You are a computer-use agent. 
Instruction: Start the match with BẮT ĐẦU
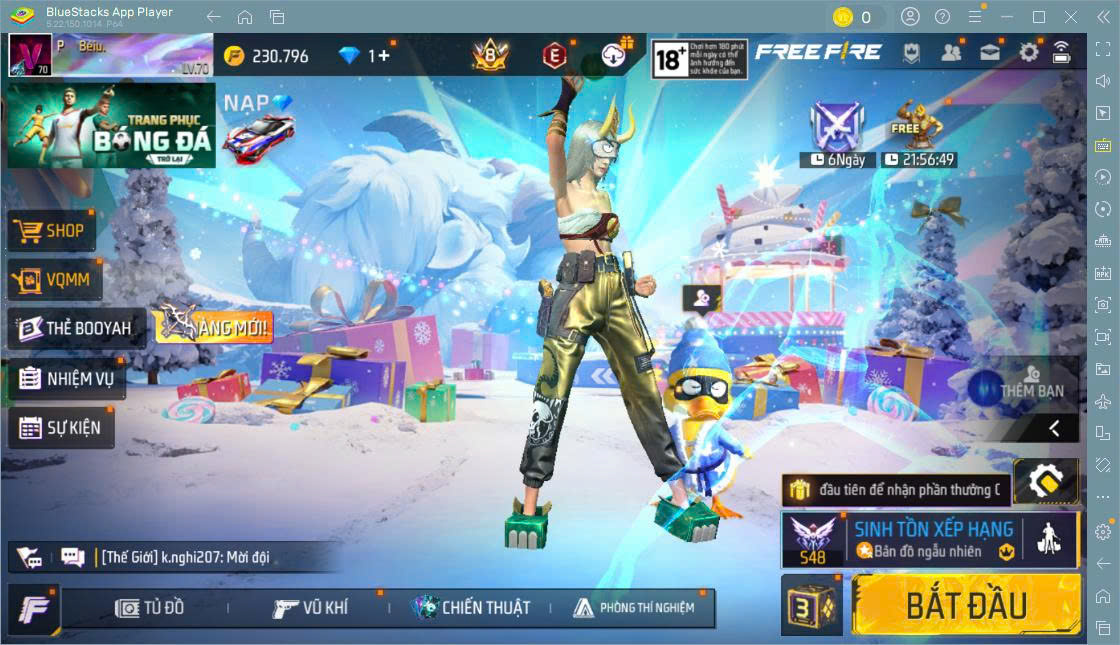tap(965, 605)
